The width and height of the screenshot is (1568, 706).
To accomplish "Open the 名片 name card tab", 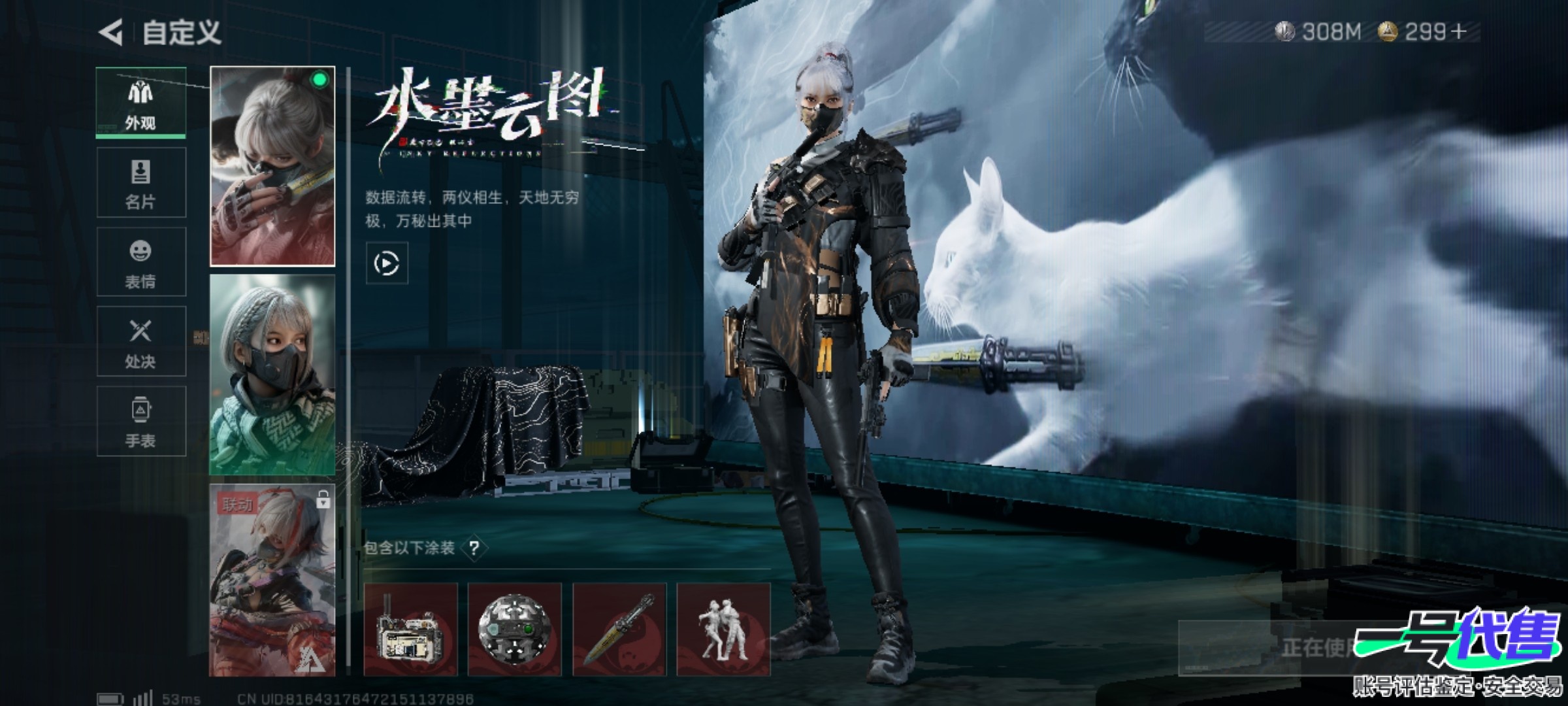I will 141,182.
